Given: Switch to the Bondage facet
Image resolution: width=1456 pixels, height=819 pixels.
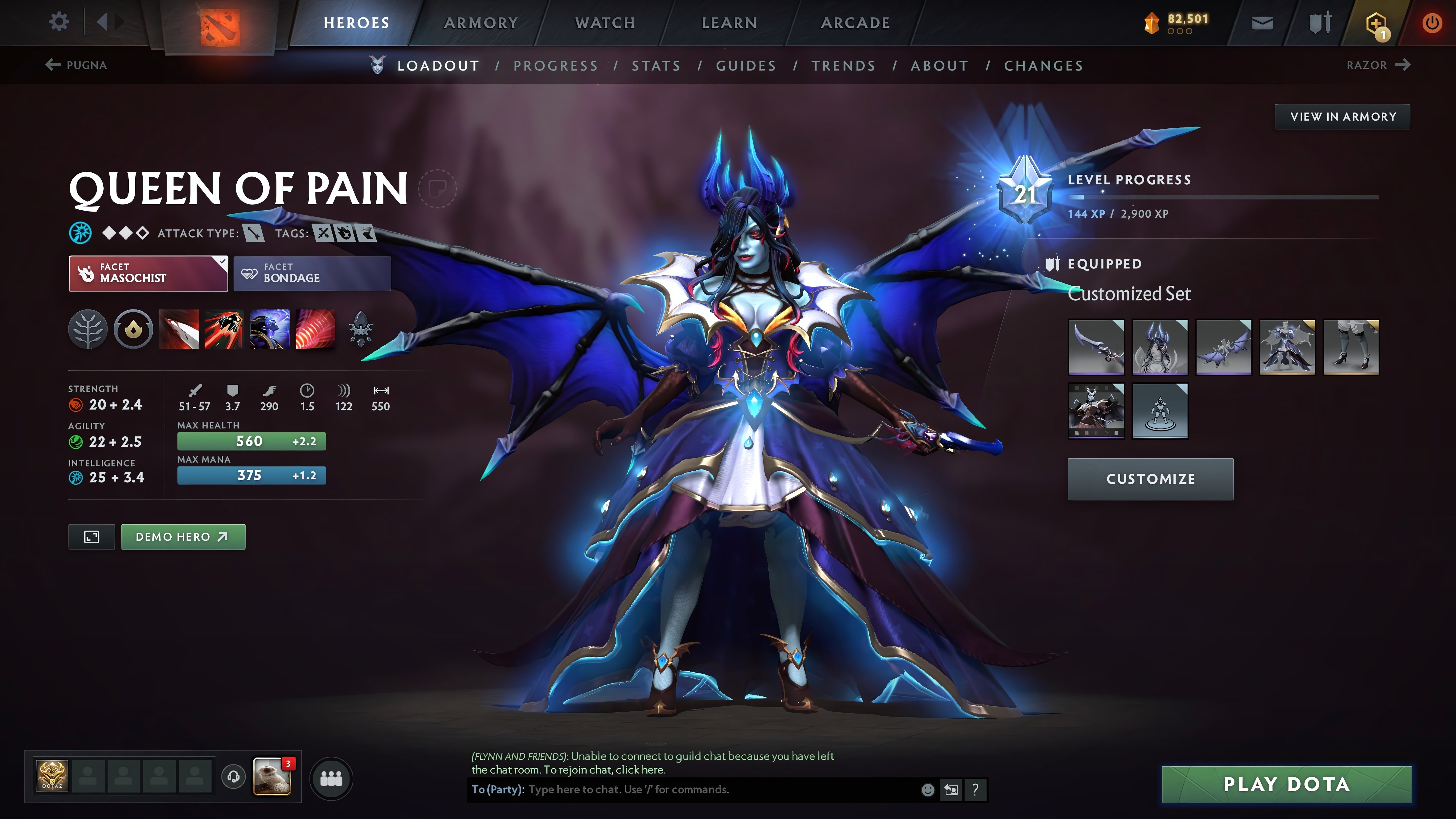Looking at the screenshot, I should click(311, 274).
